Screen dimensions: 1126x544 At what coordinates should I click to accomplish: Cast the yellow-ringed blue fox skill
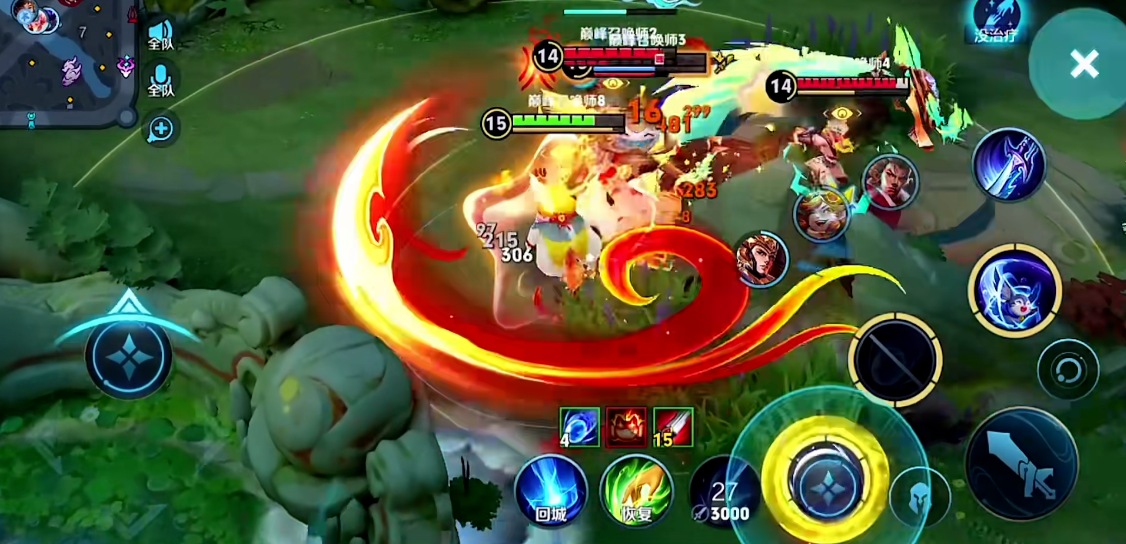(x=1014, y=291)
